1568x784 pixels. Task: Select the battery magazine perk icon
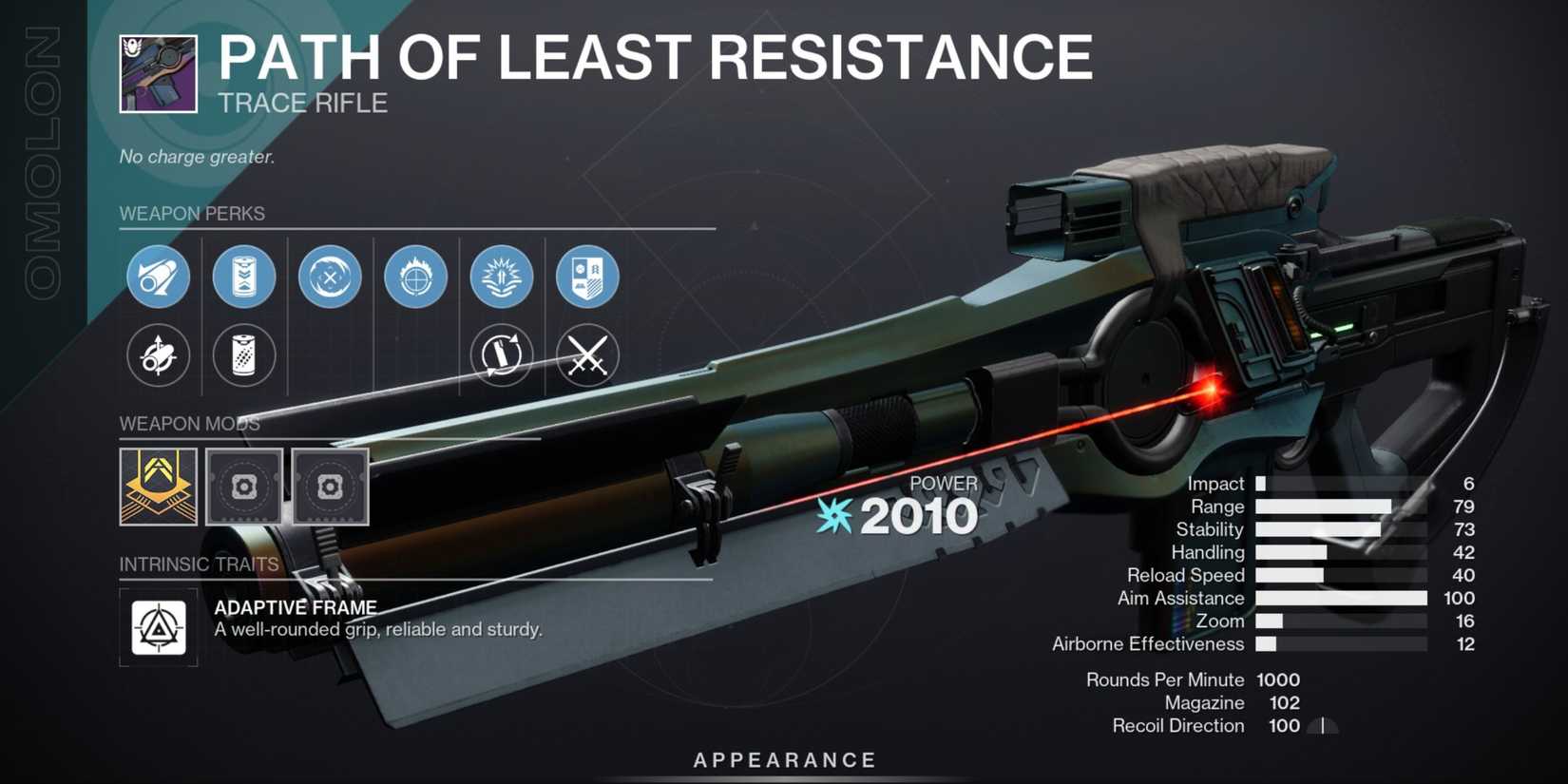pyautogui.click(x=244, y=277)
